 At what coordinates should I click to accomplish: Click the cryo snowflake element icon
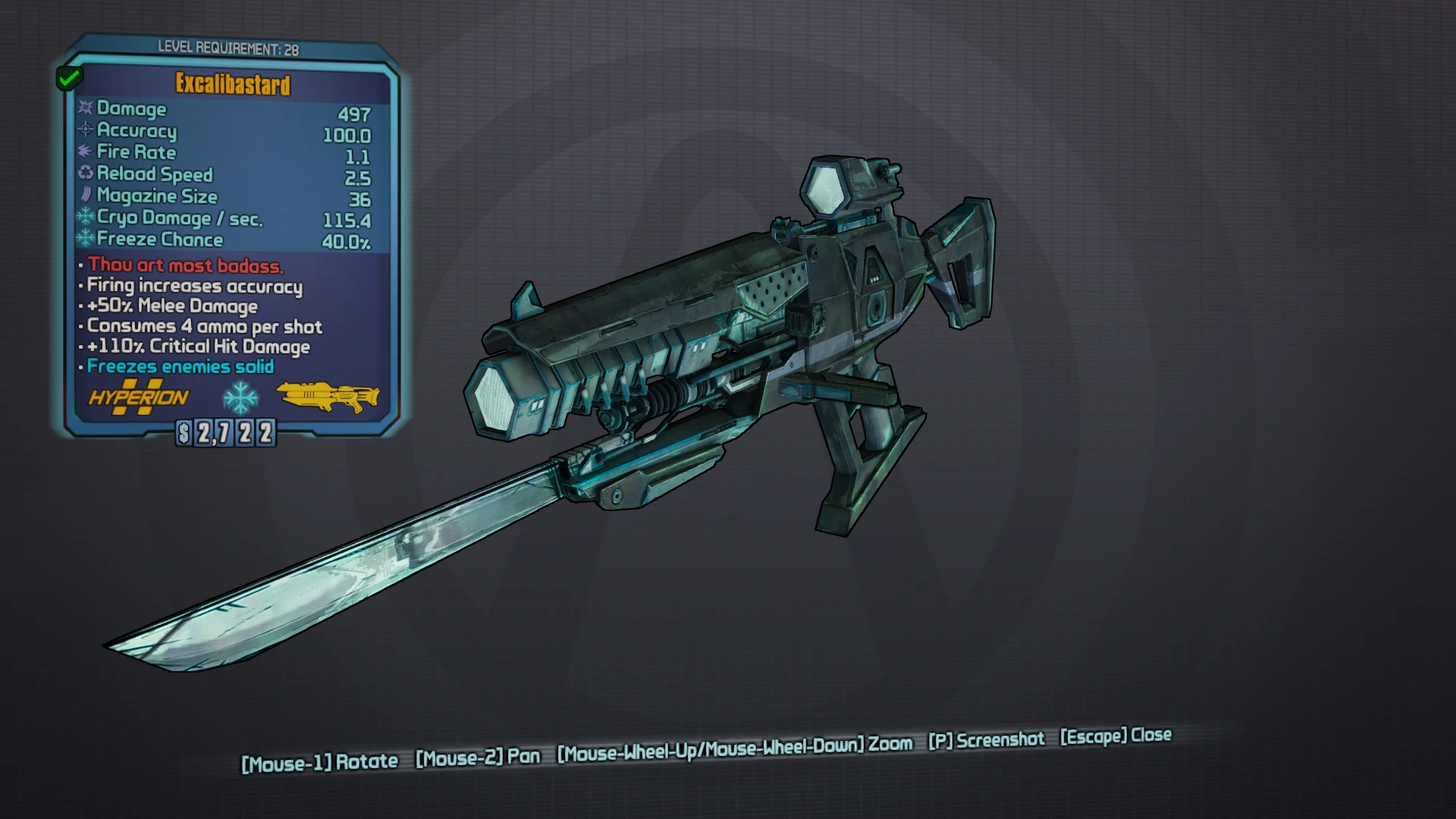pos(240,397)
